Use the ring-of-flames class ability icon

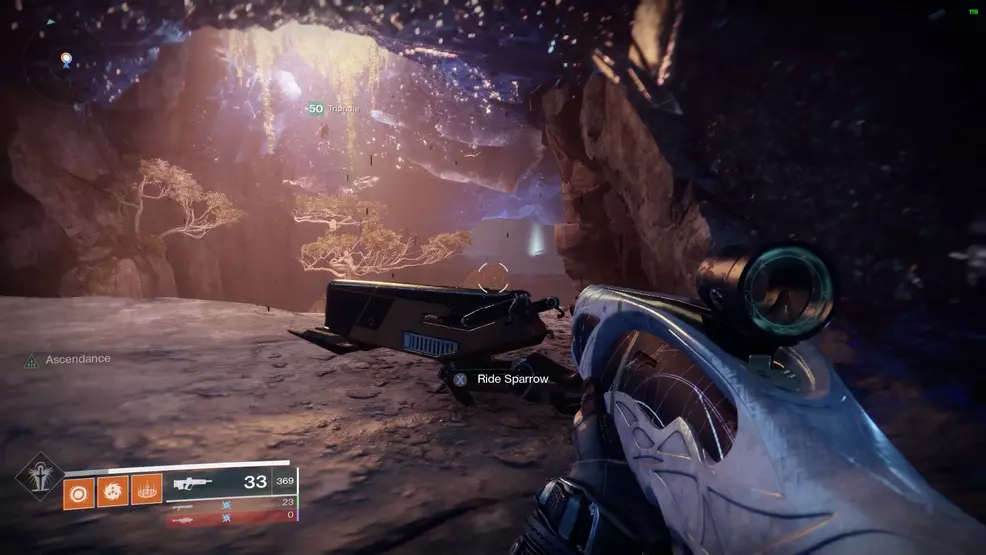point(146,490)
